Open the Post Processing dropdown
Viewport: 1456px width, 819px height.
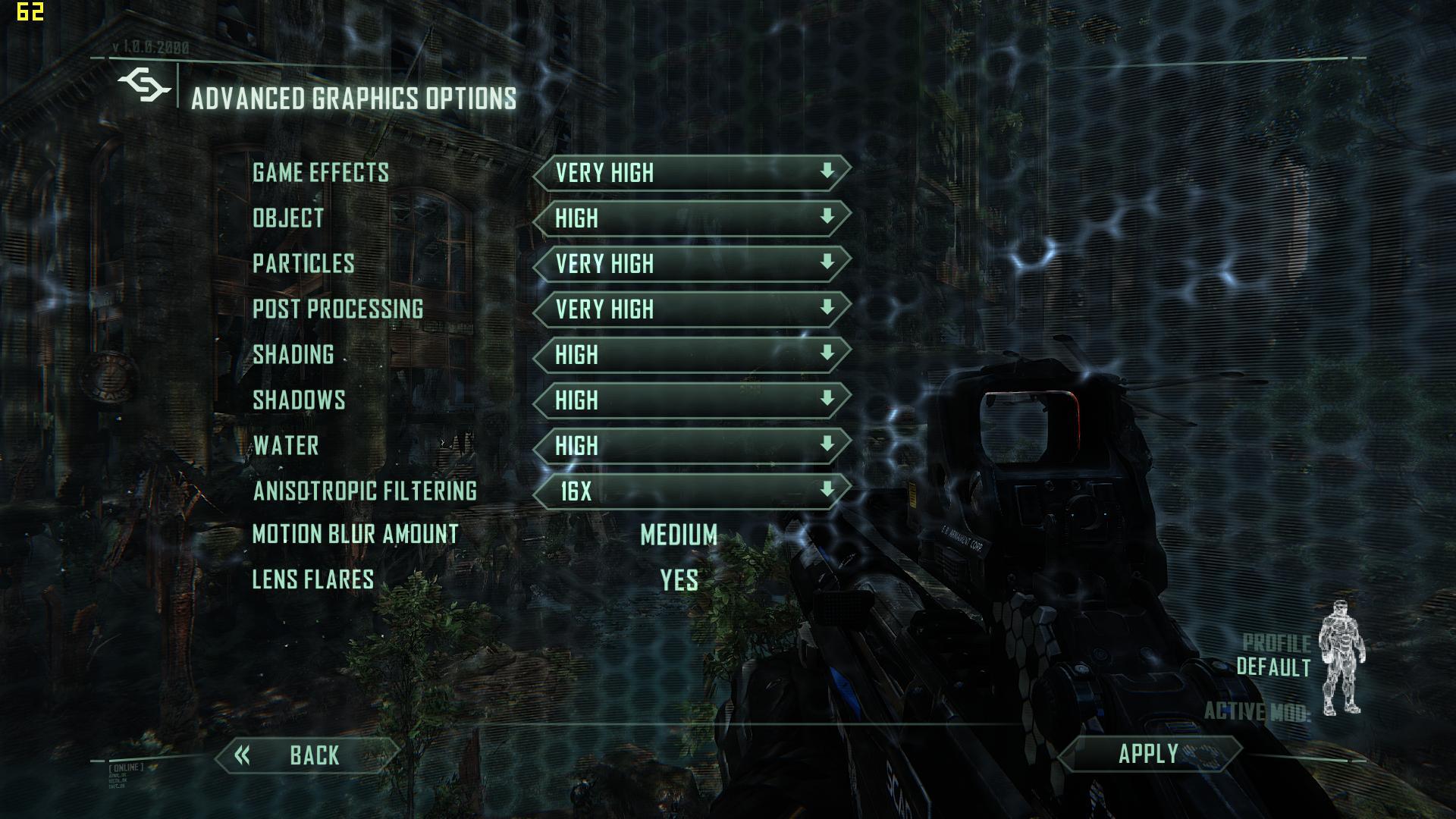(691, 309)
